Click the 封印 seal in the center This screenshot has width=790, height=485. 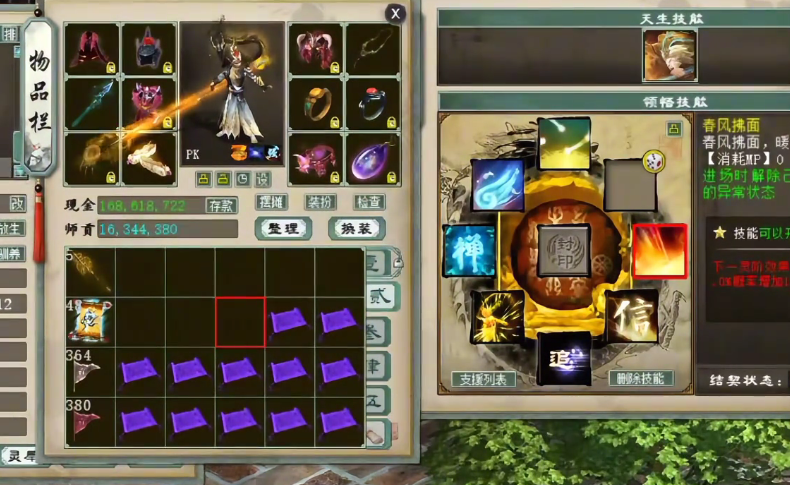pos(564,250)
